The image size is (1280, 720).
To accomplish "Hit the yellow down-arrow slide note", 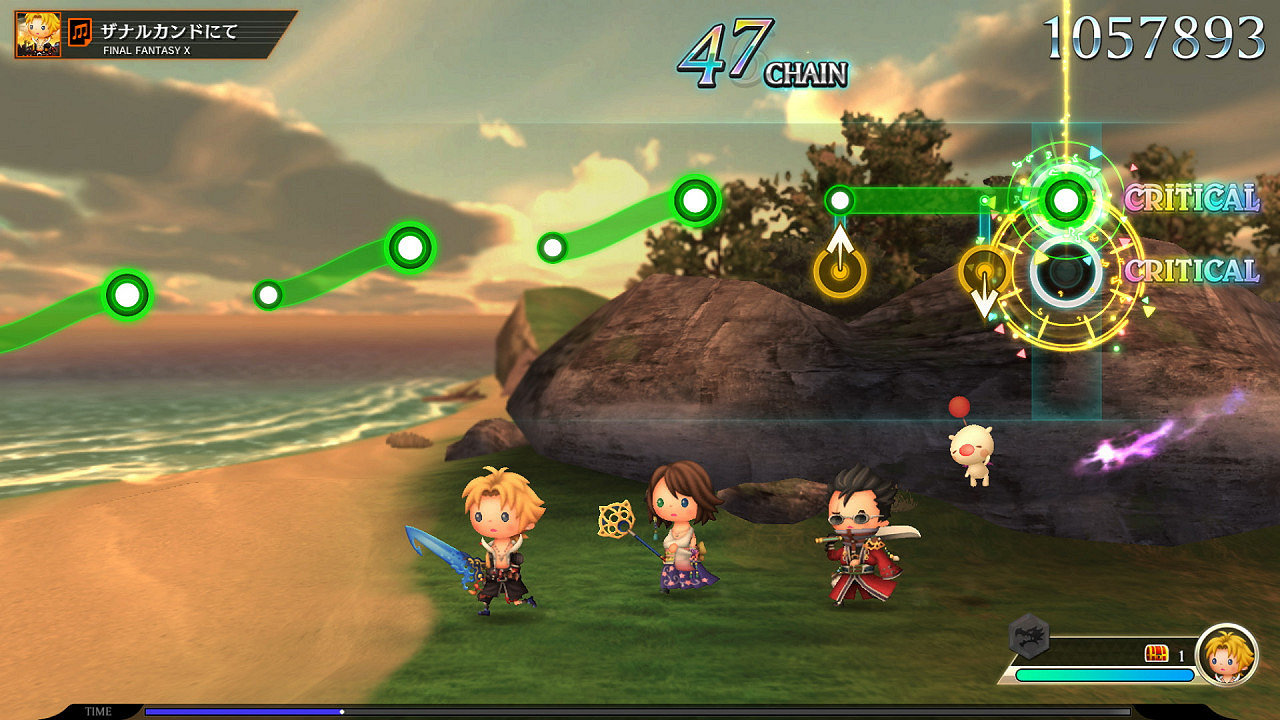I will [984, 272].
